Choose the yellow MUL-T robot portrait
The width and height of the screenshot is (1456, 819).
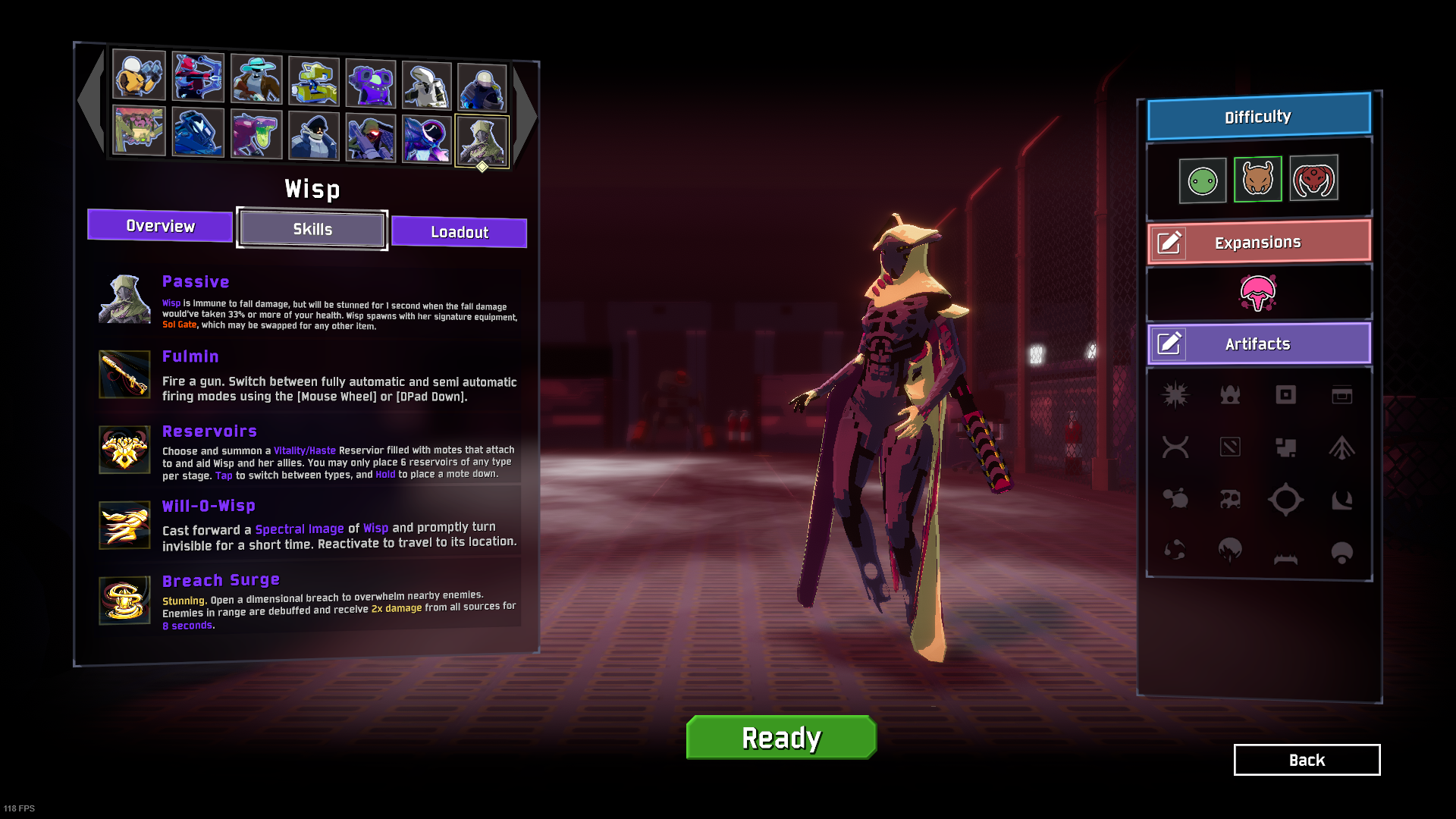[314, 81]
